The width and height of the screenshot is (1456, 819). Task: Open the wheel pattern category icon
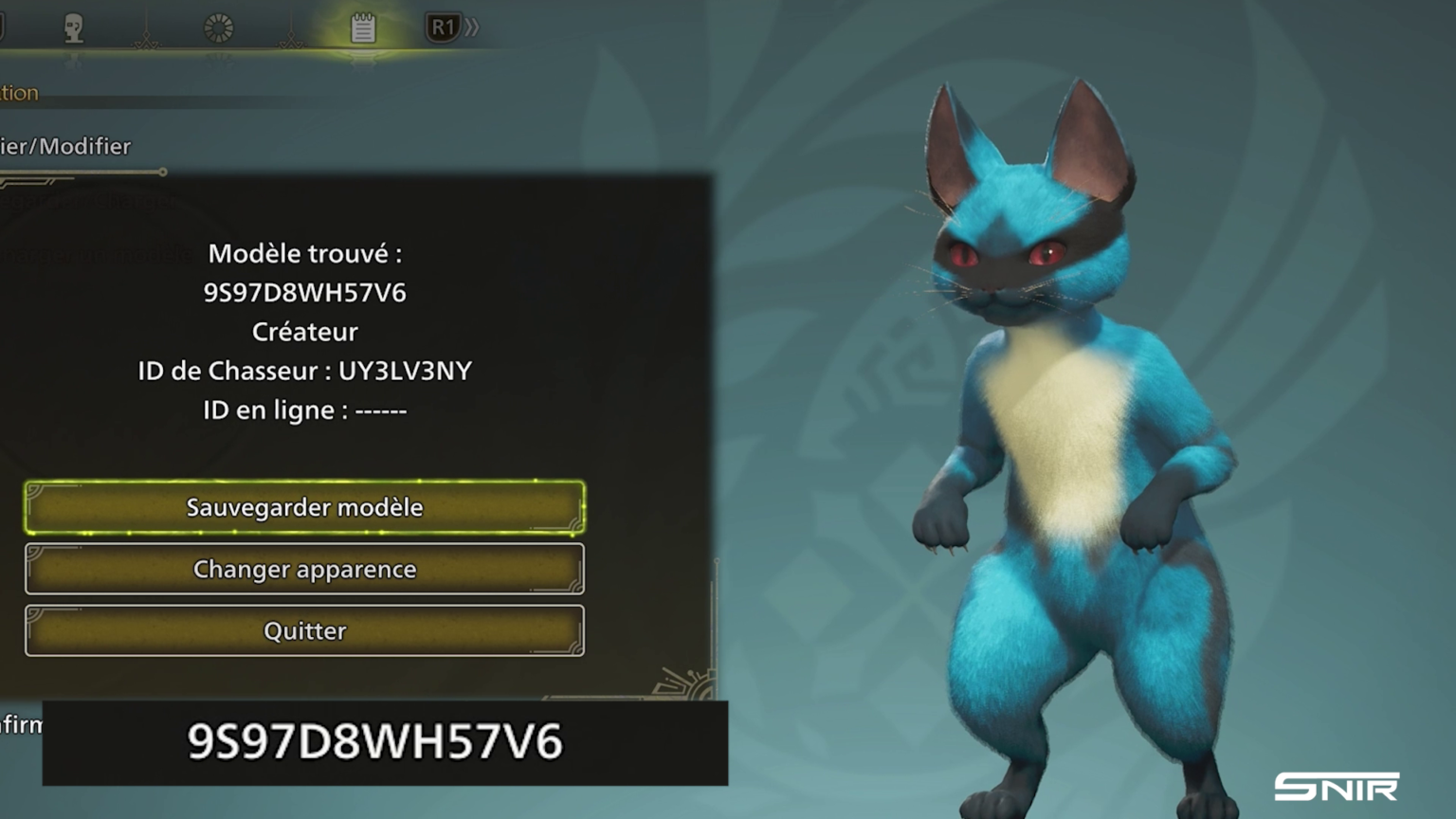point(220,27)
